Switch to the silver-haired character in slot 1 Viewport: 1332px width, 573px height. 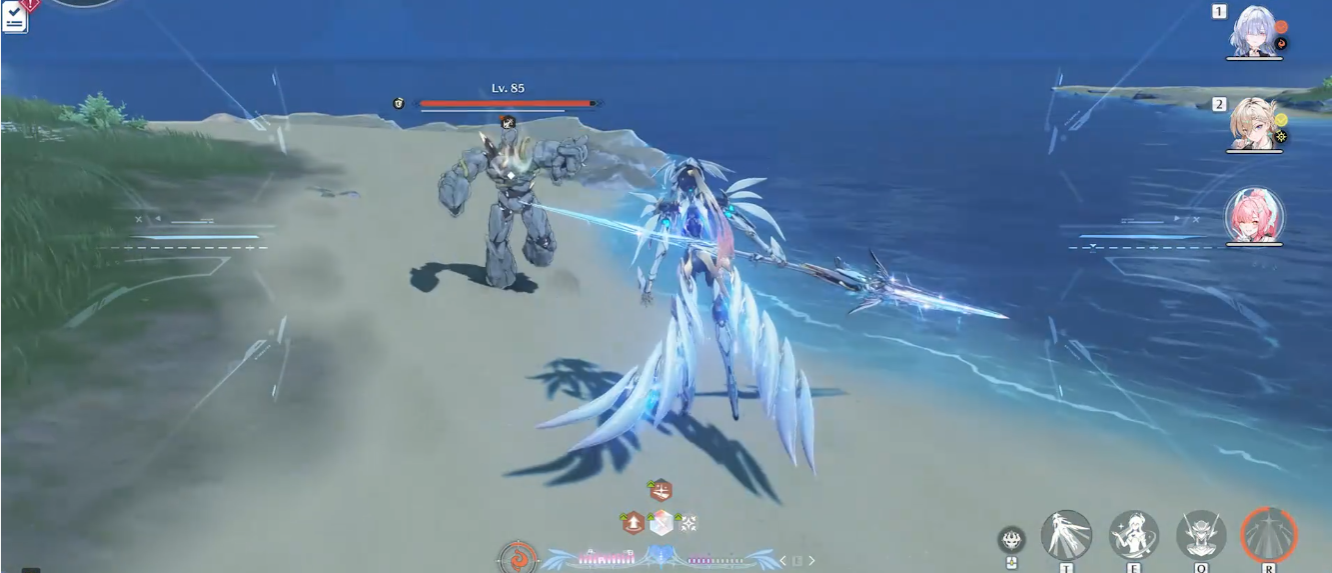coord(1254,31)
